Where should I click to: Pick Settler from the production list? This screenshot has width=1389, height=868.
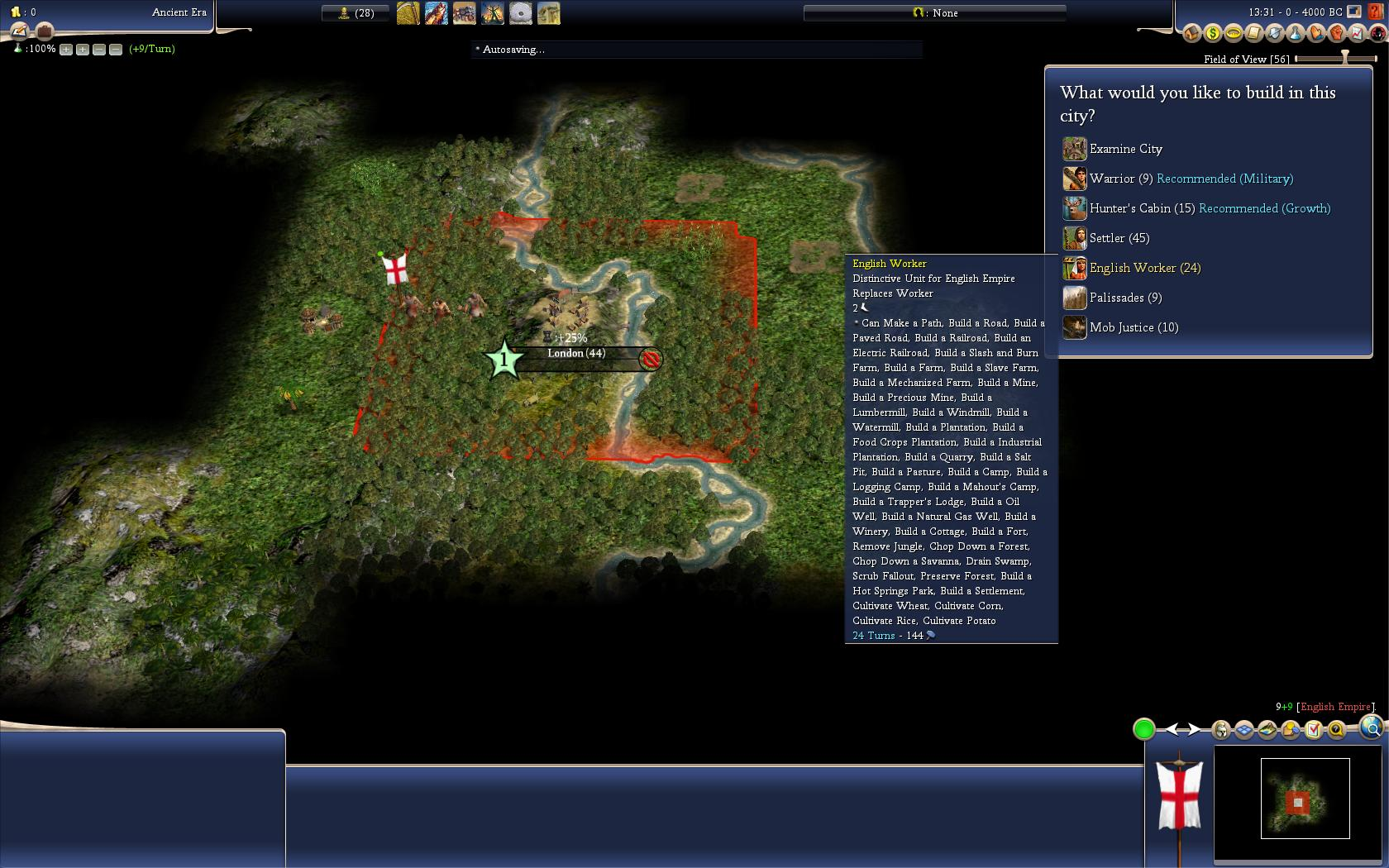click(x=1119, y=238)
